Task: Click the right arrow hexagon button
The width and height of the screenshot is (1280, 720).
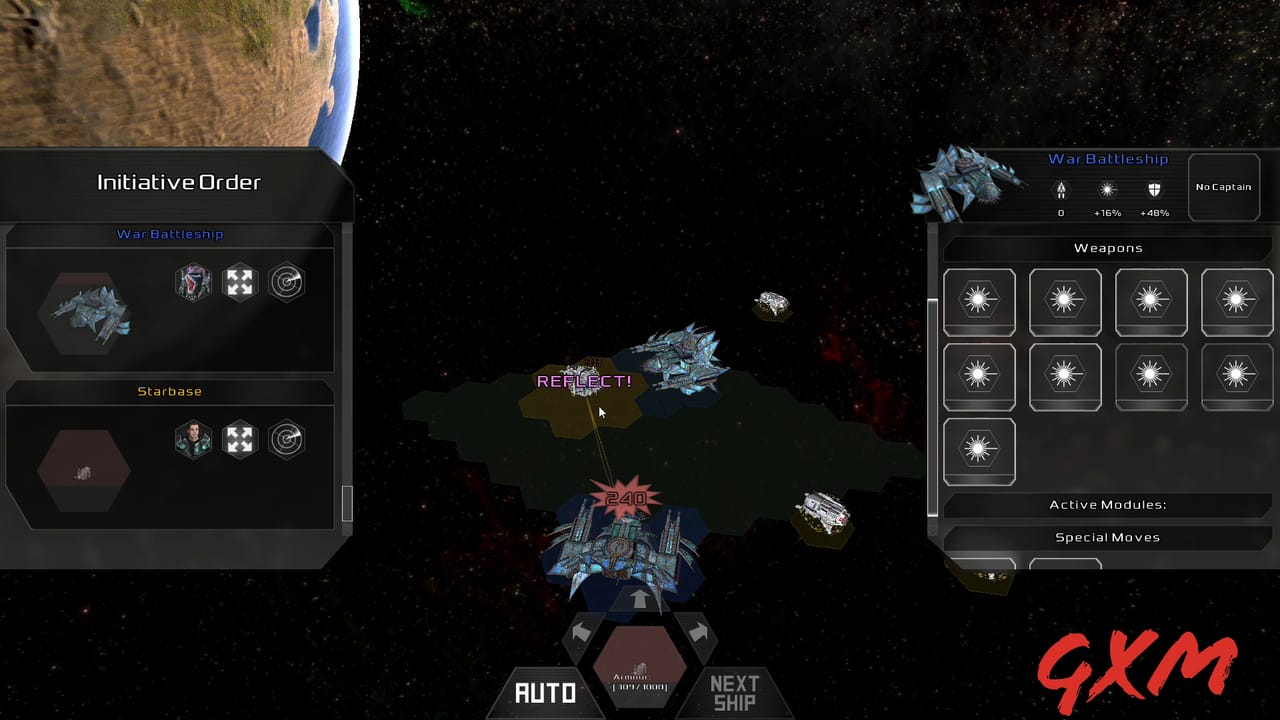Action: 698,632
